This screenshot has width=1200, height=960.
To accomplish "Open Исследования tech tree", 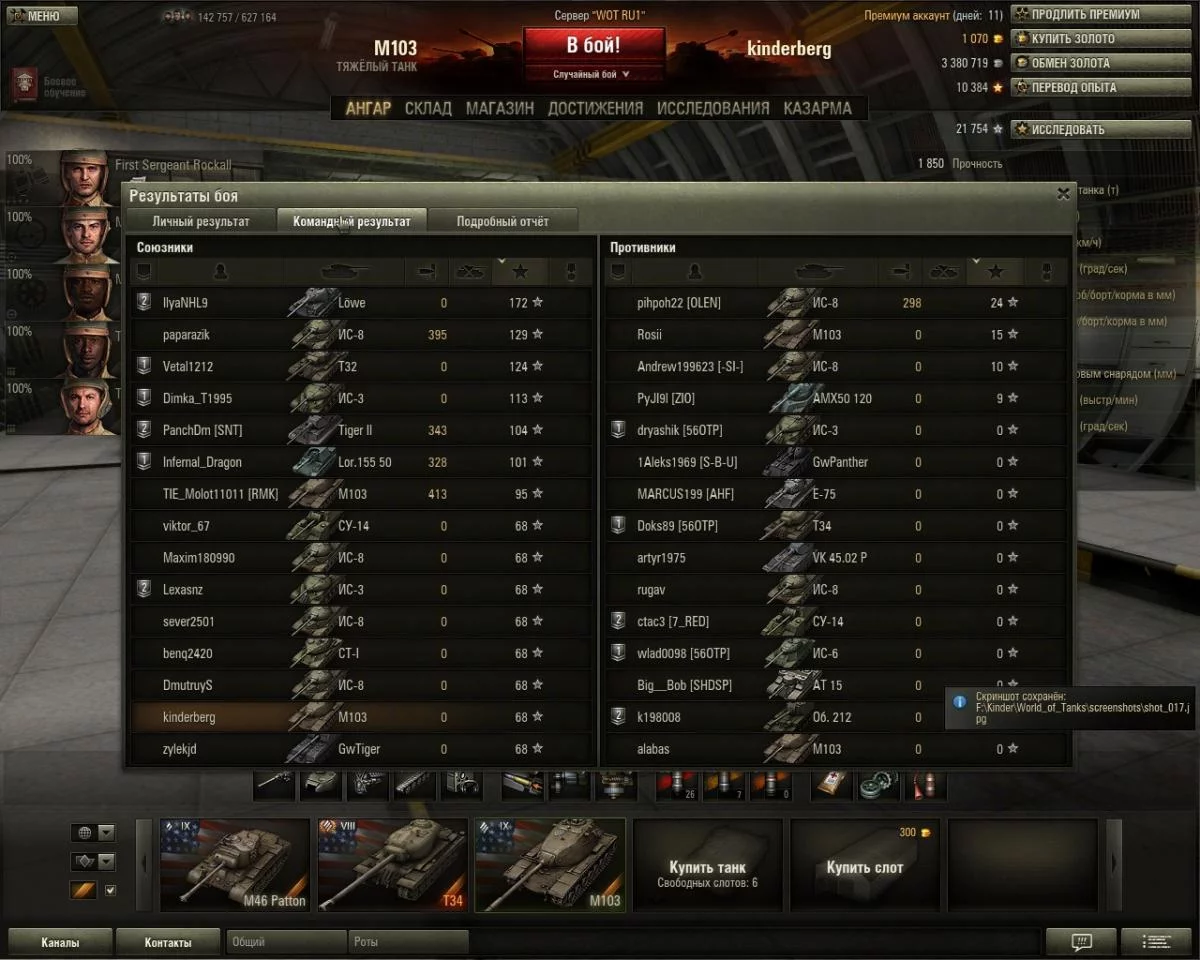I will [713, 108].
